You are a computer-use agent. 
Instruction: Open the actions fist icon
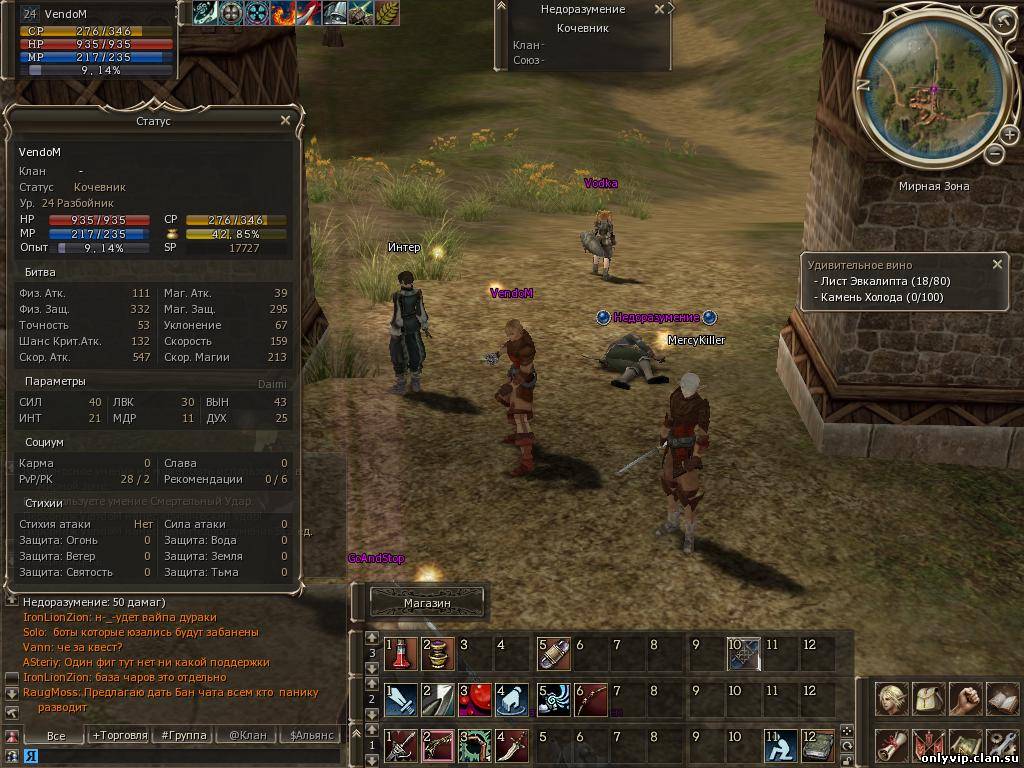click(x=965, y=700)
